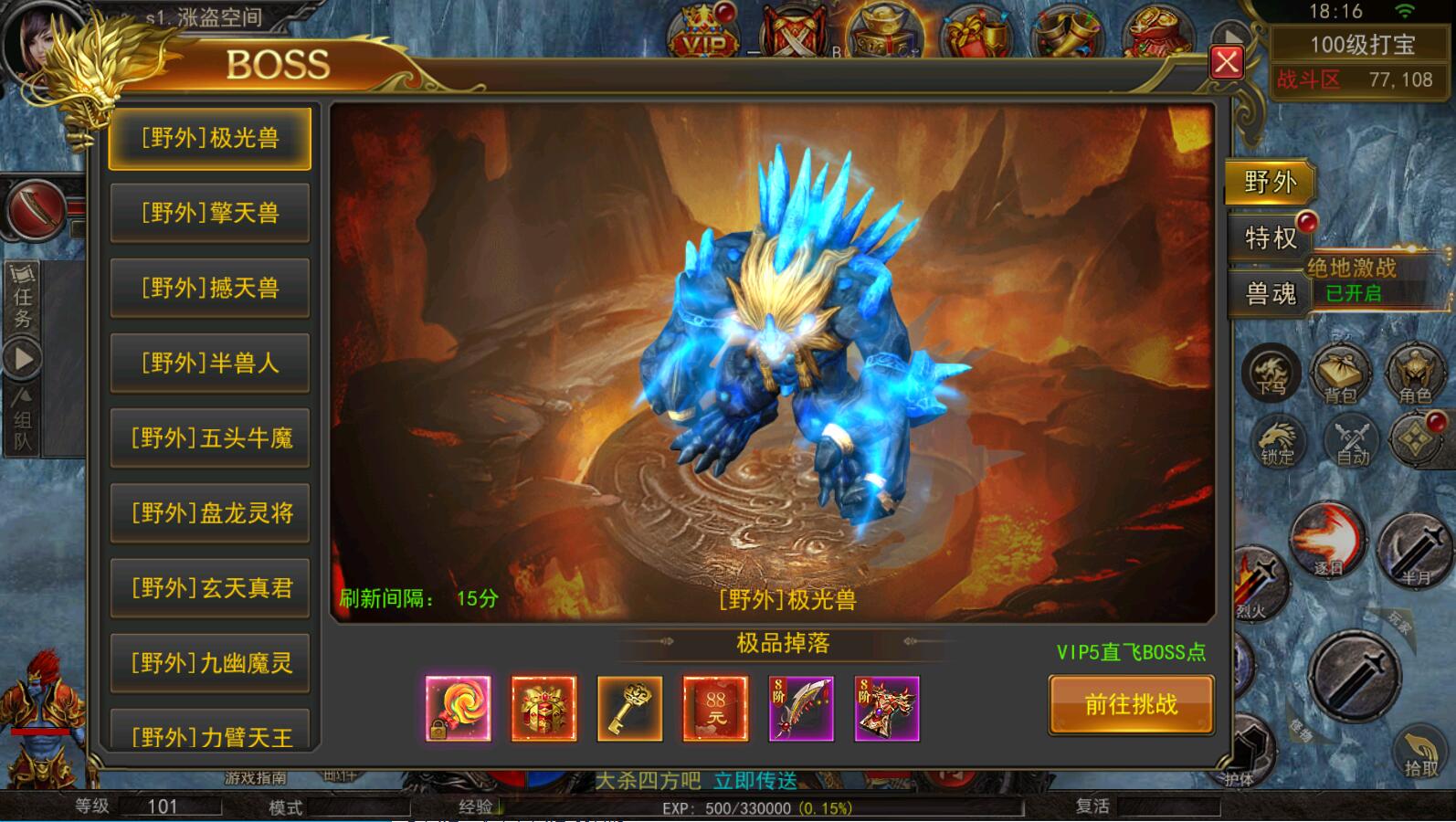The height and width of the screenshot is (822, 1456).
Task: Select the [野外]五头牛魔 boss entry
Action: (210, 438)
